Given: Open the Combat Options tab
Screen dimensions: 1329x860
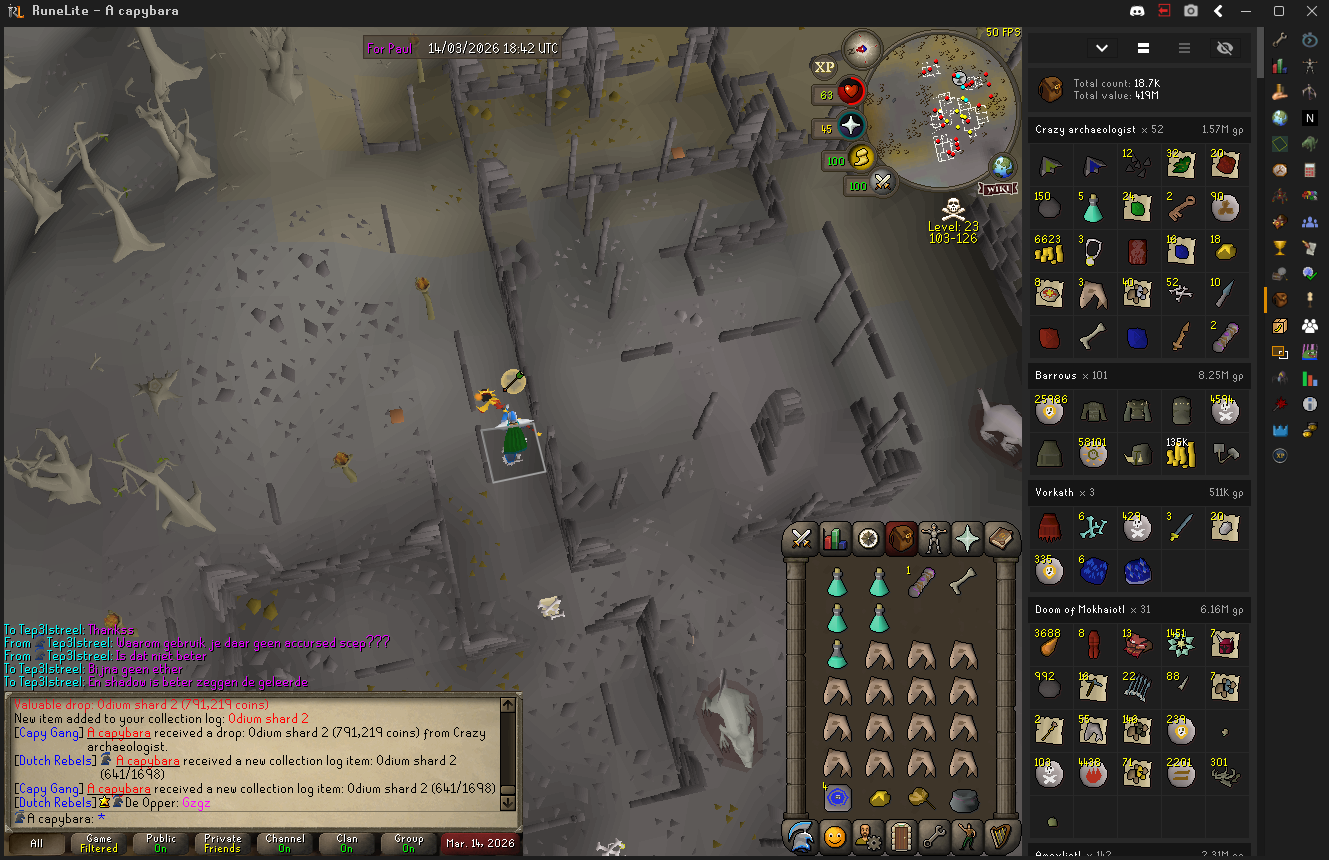Looking at the screenshot, I should (x=800, y=540).
